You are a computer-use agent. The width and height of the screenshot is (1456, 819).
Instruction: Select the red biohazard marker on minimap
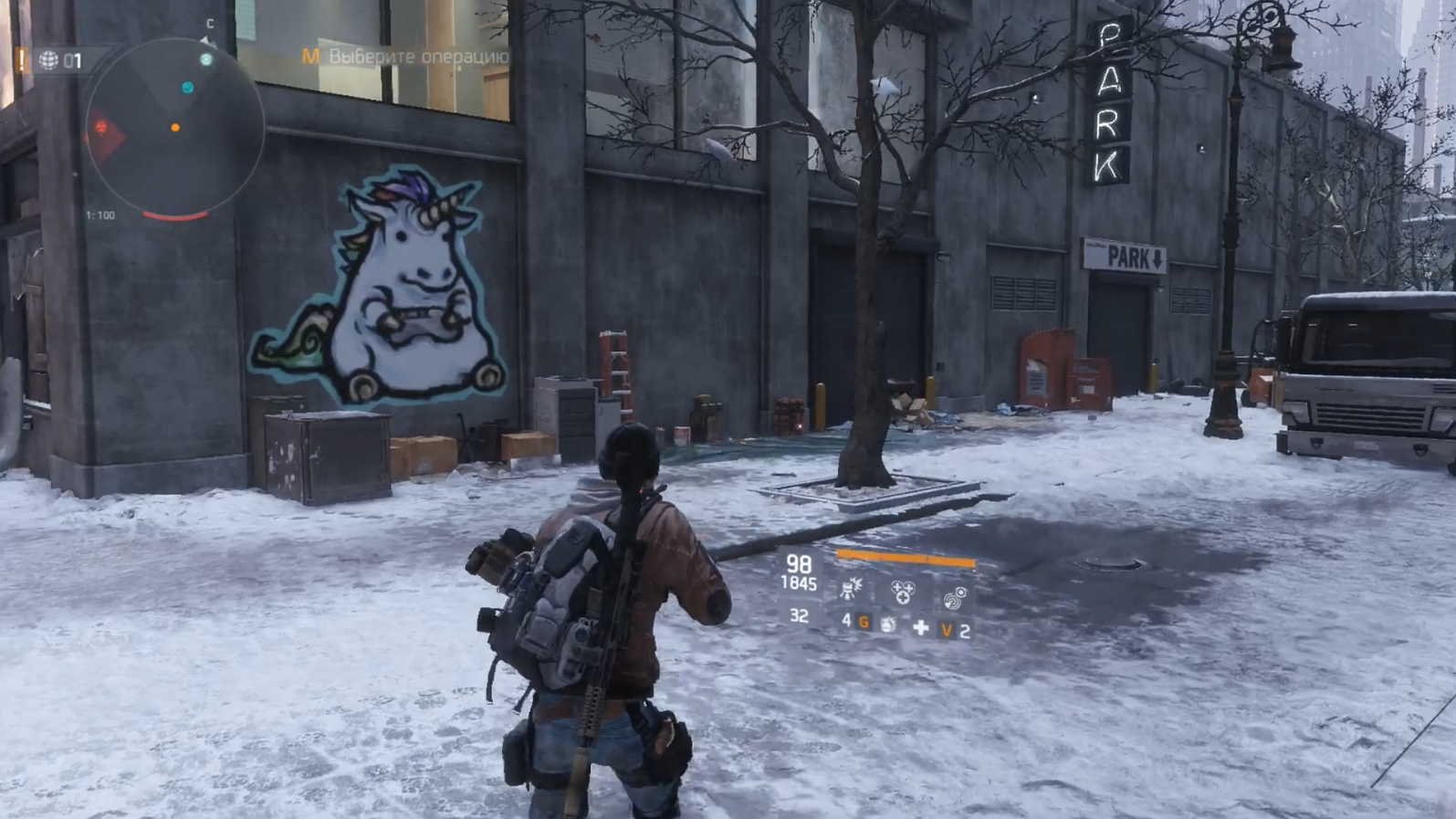pos(101,128)
